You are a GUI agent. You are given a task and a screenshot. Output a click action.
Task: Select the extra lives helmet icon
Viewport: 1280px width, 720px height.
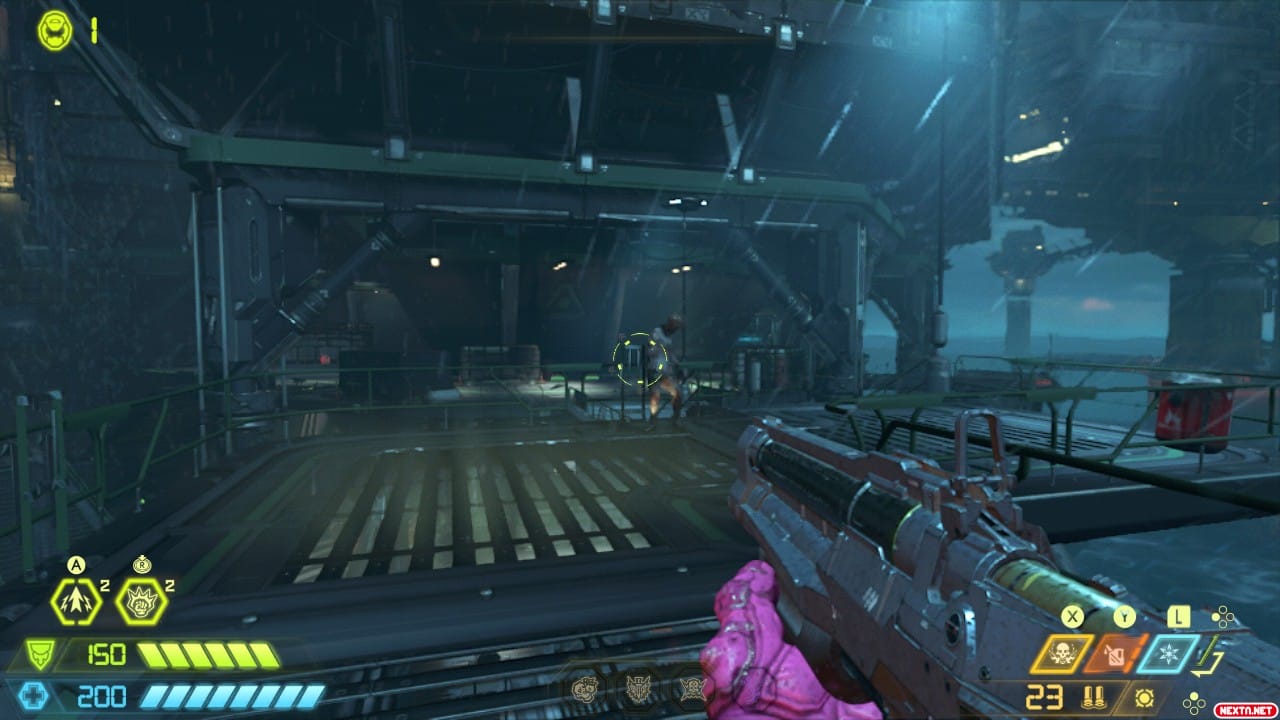point(55,30)
